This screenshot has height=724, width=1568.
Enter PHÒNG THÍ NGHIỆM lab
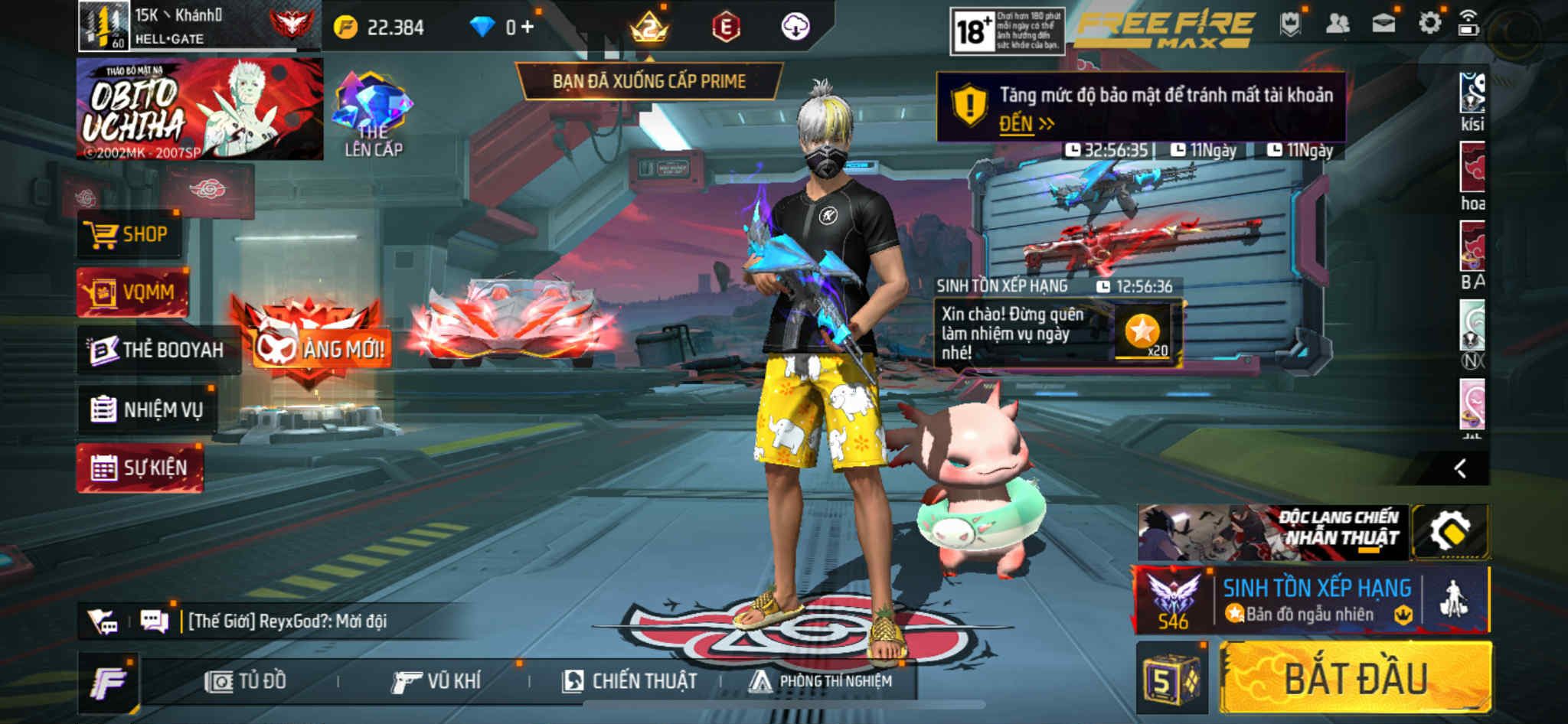821,681
